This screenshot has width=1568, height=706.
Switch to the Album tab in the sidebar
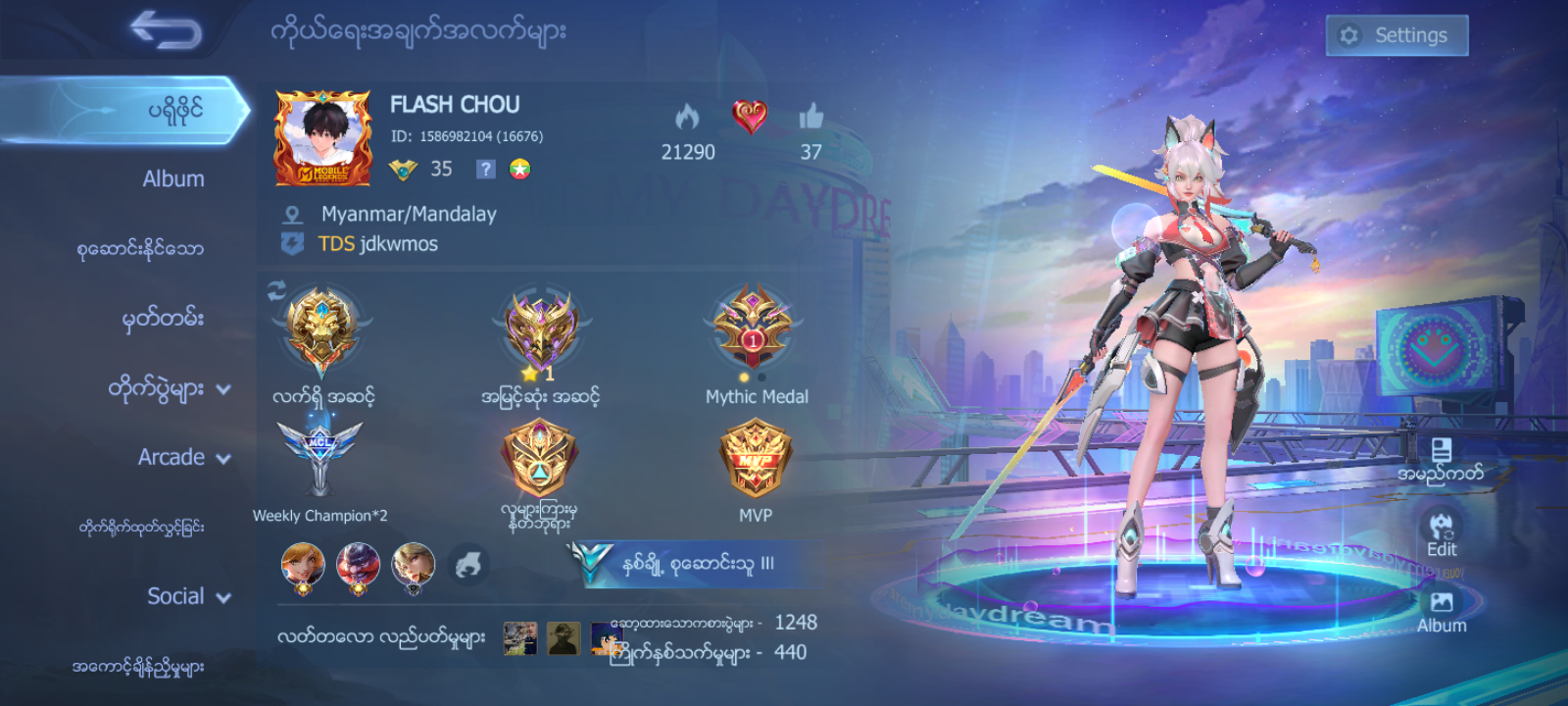point(172,178)
